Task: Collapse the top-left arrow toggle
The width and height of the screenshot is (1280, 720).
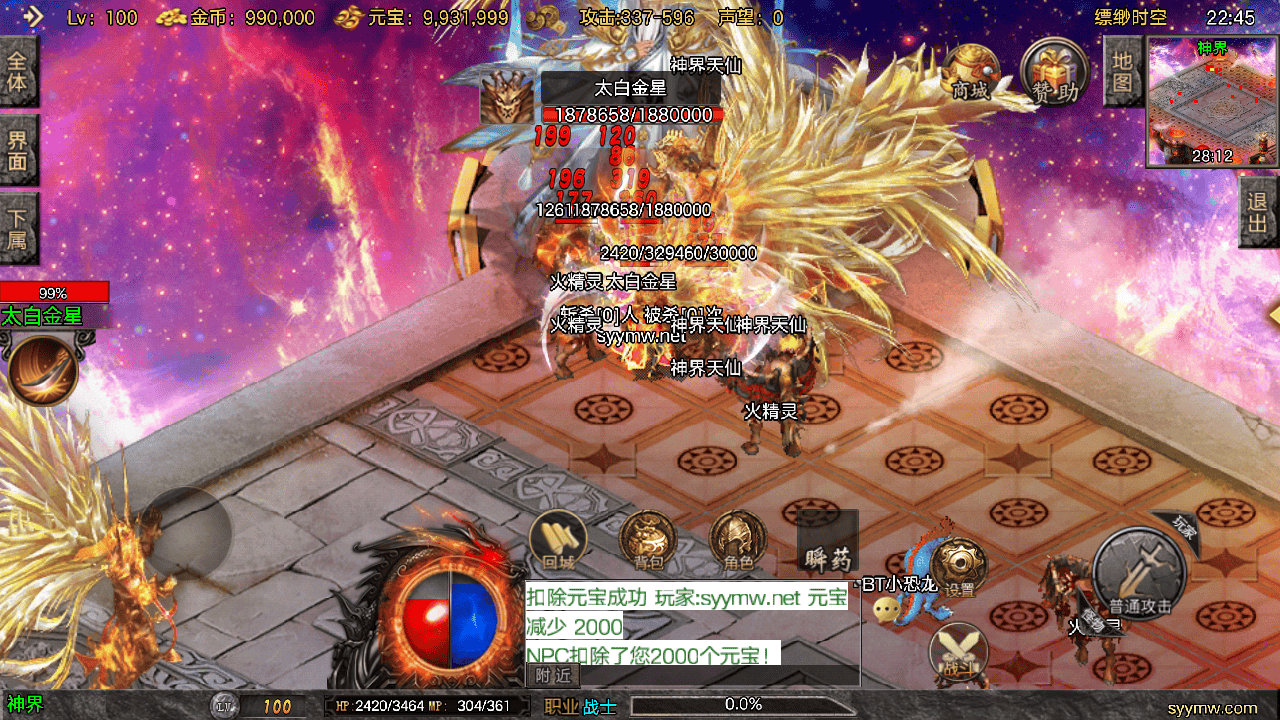Action: (32, 17)
